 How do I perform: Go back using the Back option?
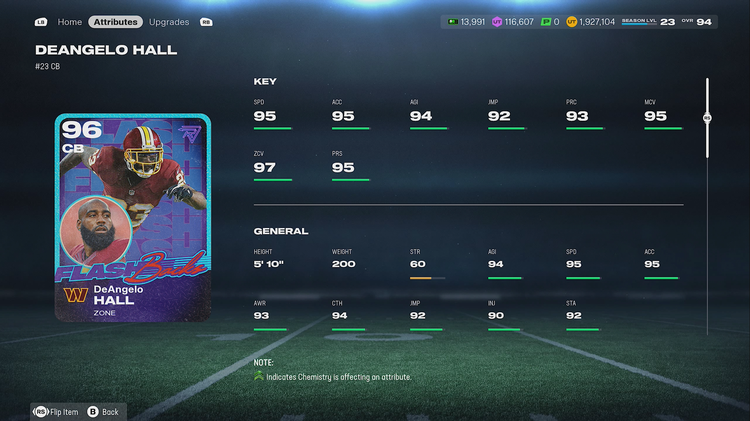(x=103, y=411)
